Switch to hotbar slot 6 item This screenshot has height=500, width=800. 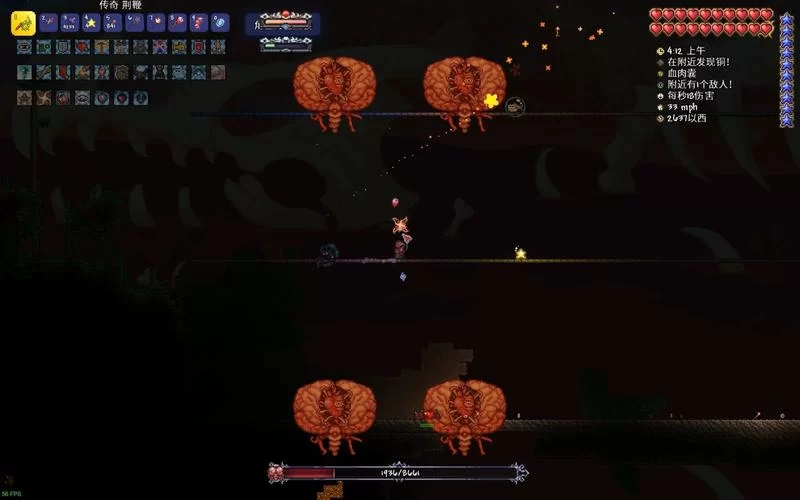pos(134,22)
